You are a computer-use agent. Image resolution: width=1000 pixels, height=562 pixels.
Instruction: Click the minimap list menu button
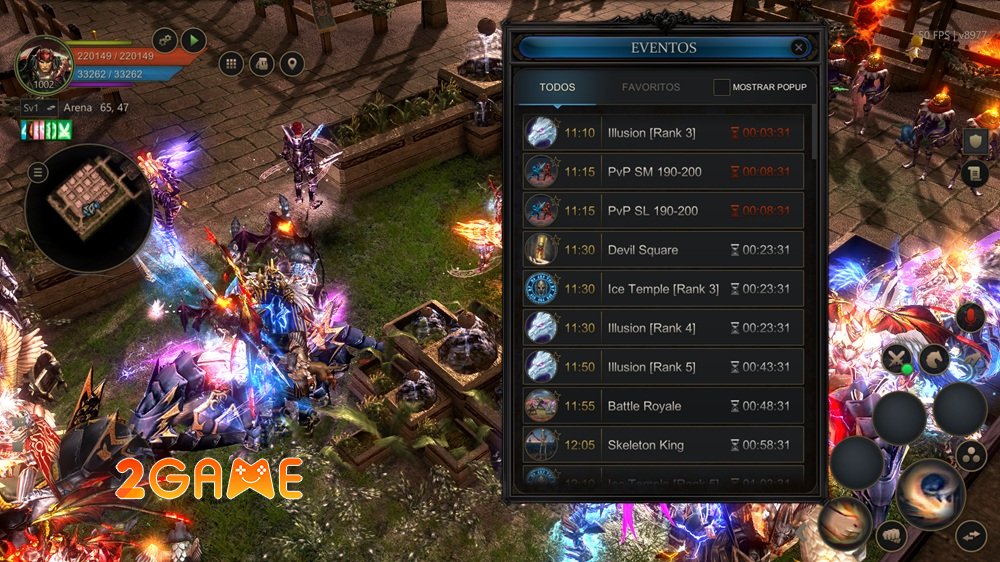coord(38,173)
